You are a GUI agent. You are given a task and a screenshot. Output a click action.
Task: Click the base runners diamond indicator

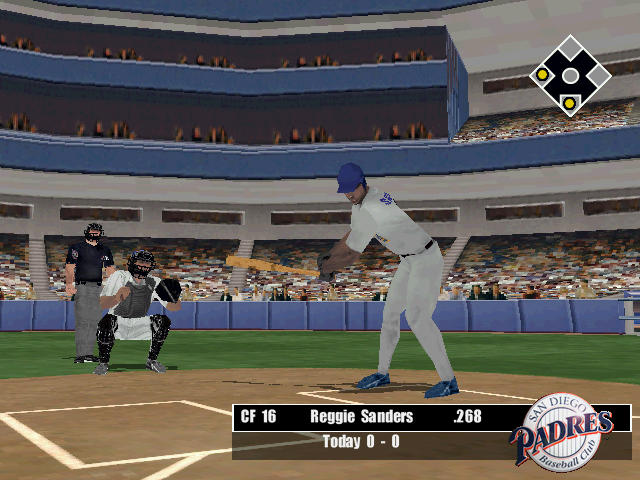coord(569,76)
